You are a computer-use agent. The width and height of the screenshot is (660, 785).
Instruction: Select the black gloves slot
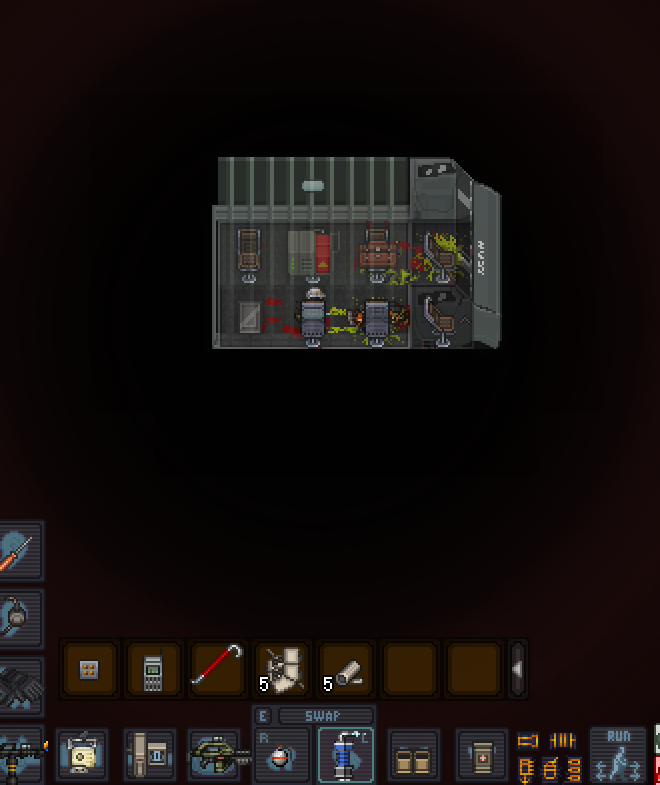18,684
